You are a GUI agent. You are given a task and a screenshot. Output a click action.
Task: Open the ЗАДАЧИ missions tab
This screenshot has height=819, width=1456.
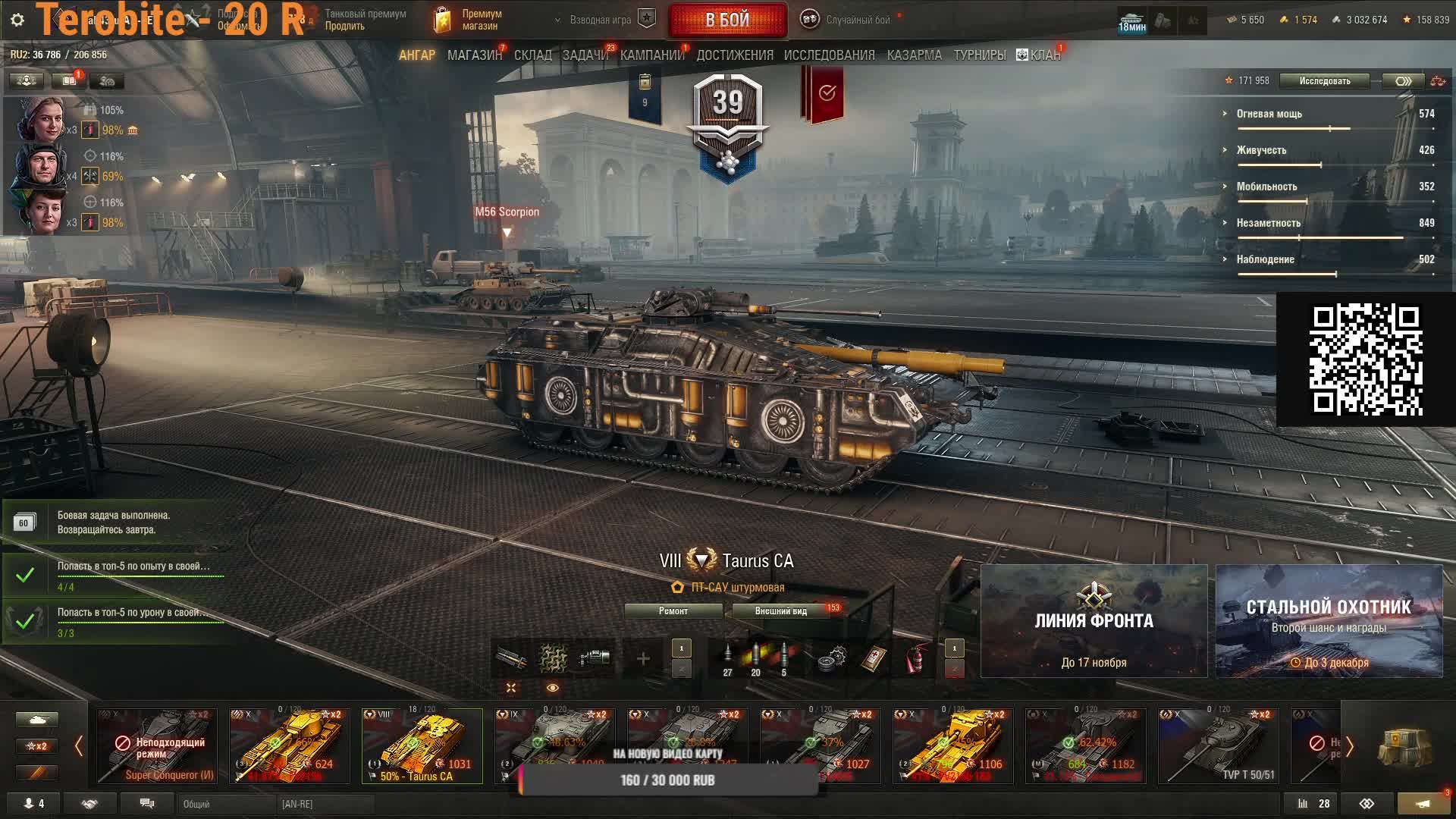tap(585, 55)
